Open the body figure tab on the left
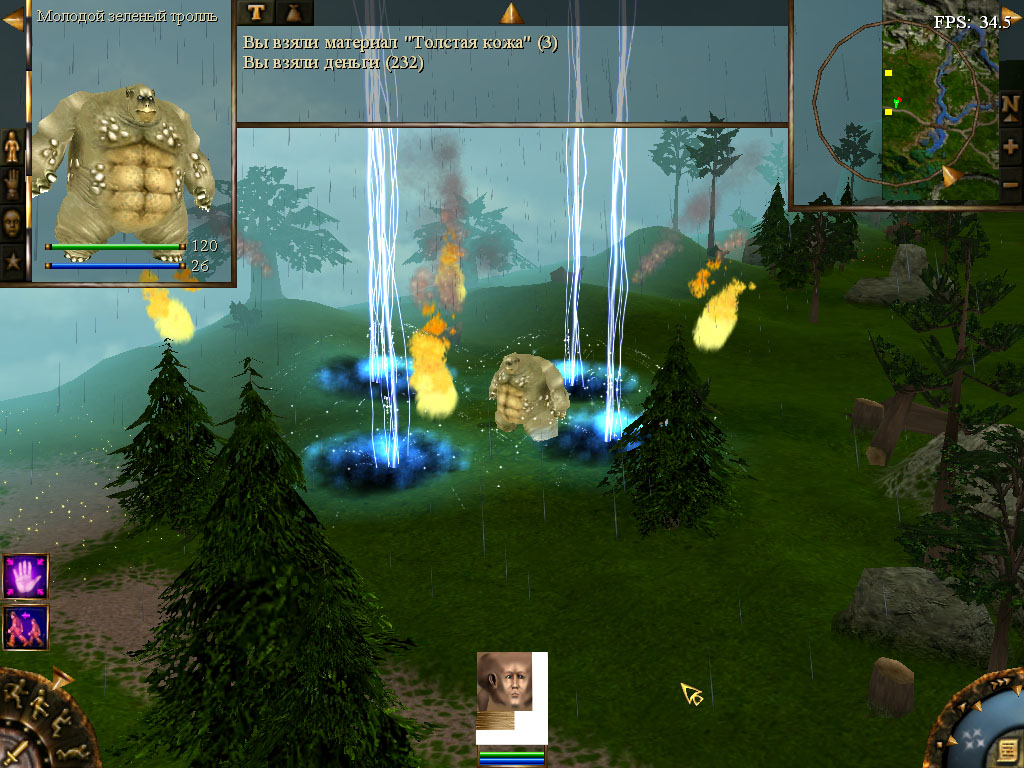This screenshot has height=768, width=1024. coord(13,146)
